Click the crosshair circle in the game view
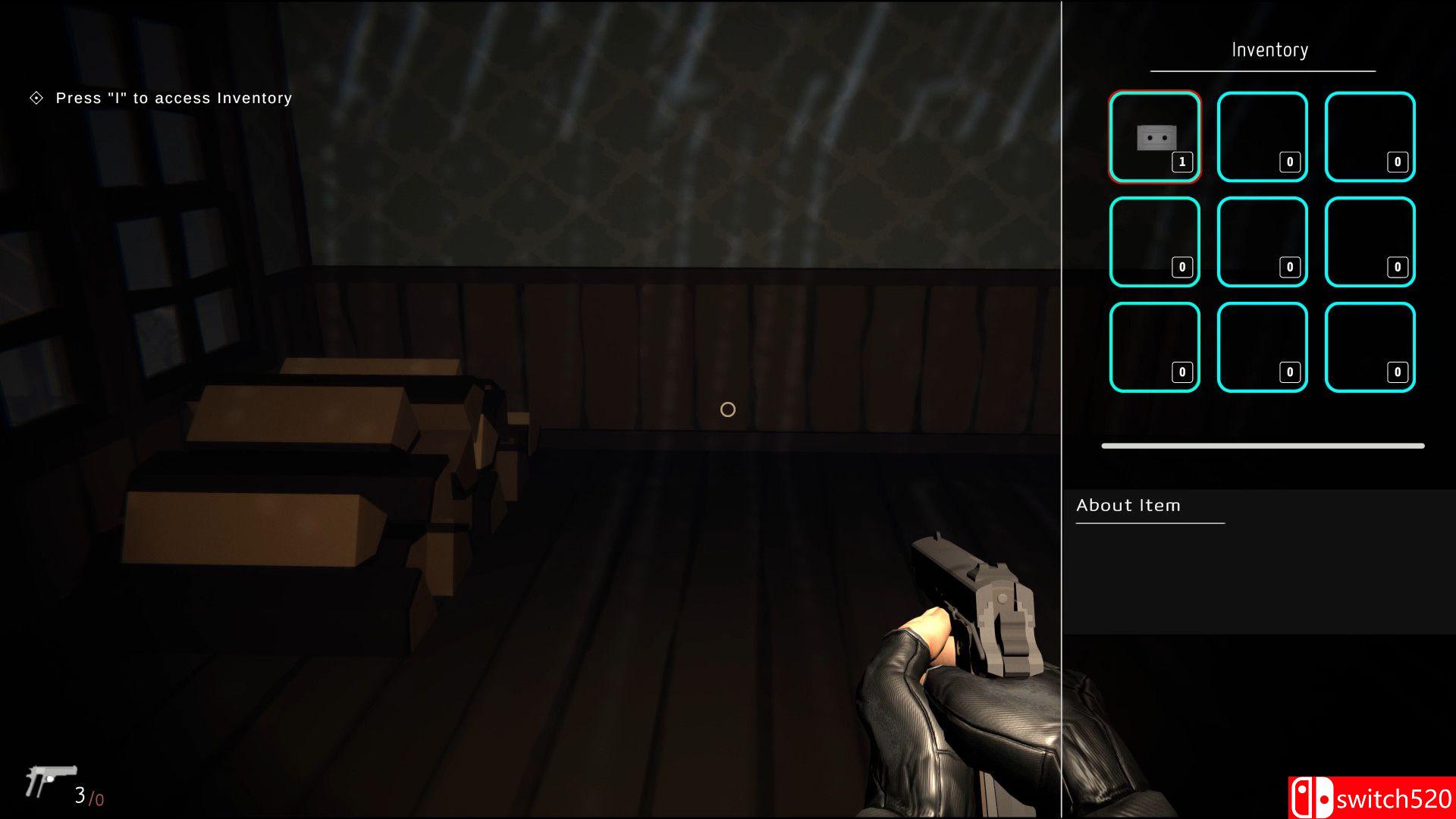 pos(727,409)
